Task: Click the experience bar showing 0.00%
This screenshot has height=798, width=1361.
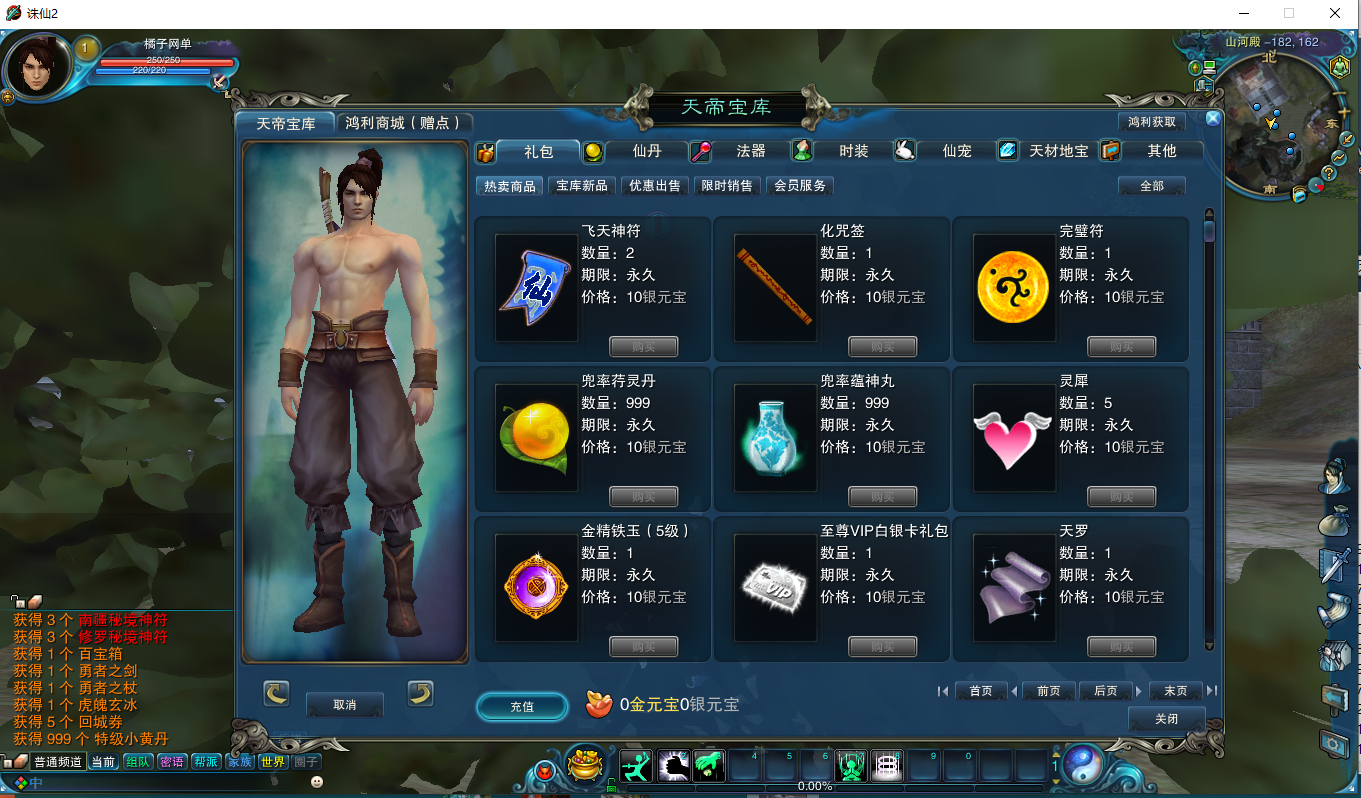Action: [x=815, y=785]
